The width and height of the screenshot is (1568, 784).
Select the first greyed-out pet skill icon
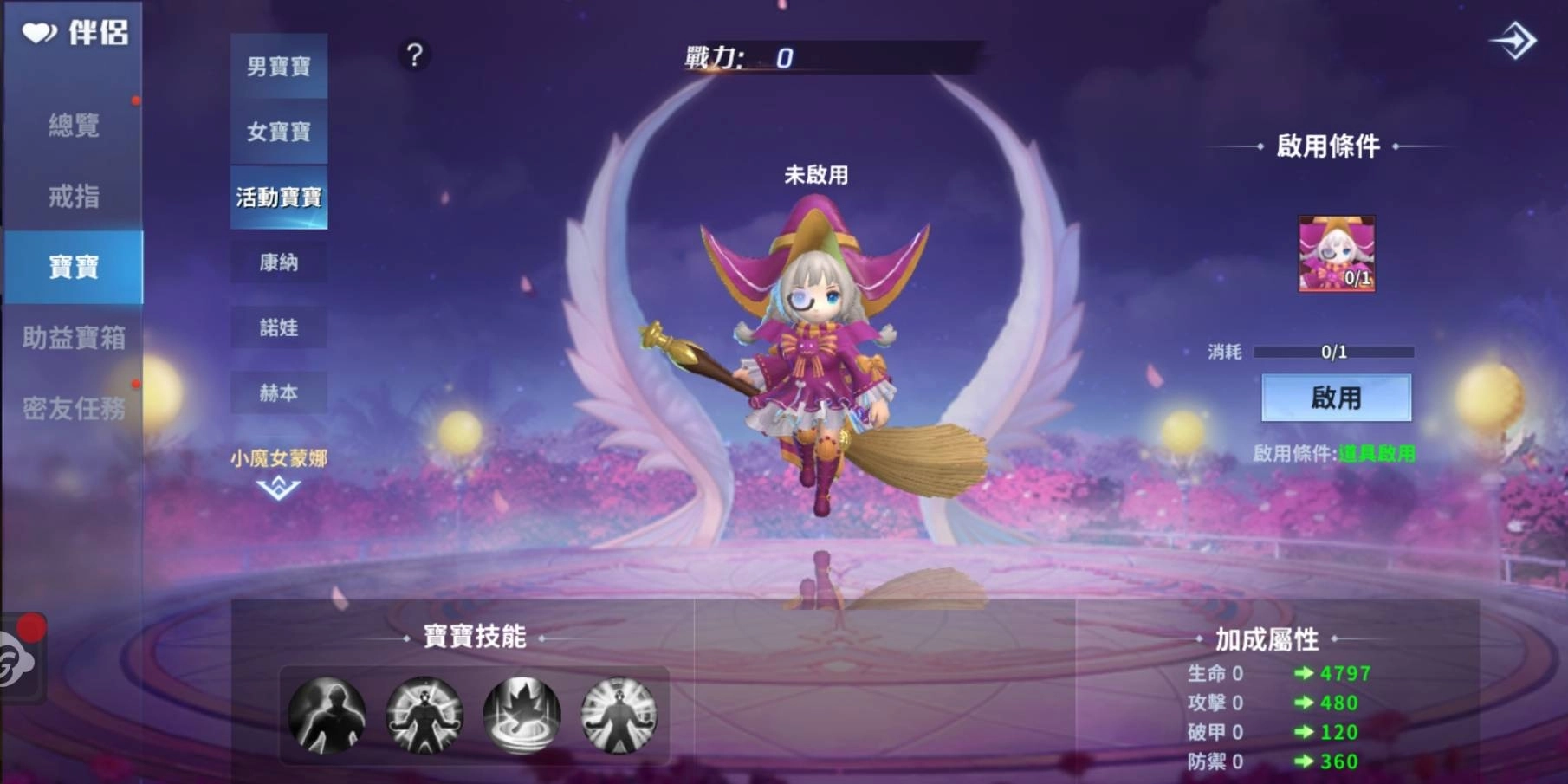point(327,714)
